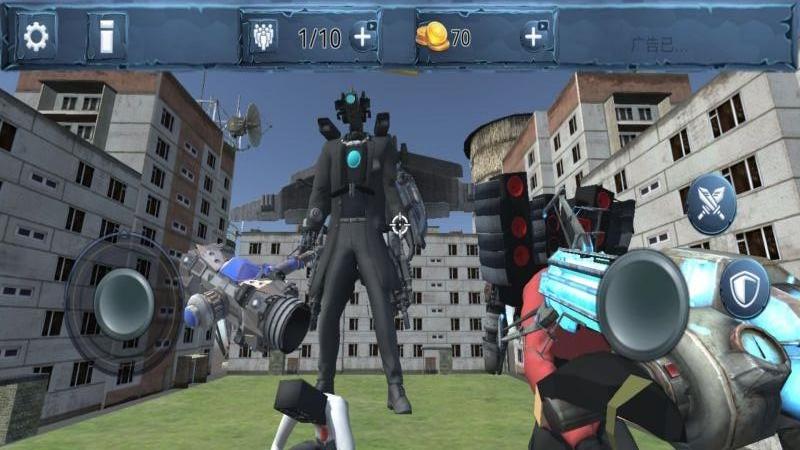
Task: Show the info panel button
Action: tap(106, 38)
